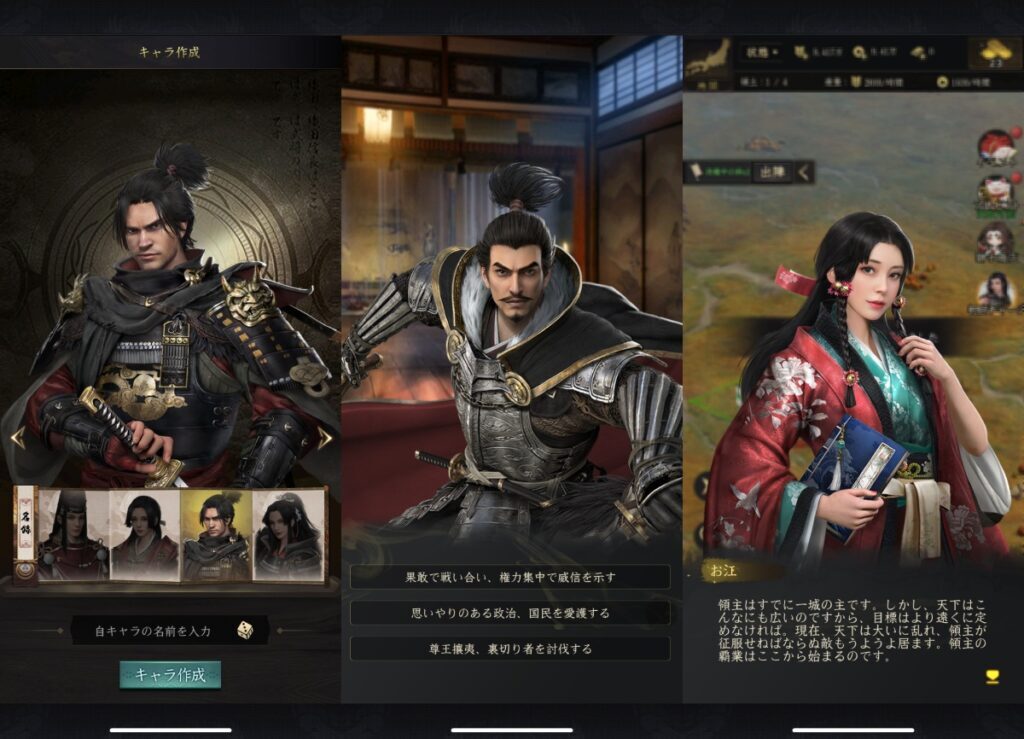Open the lucky cat event icon
Viewport: 1024px width, 739px height.
coord(995,192)
